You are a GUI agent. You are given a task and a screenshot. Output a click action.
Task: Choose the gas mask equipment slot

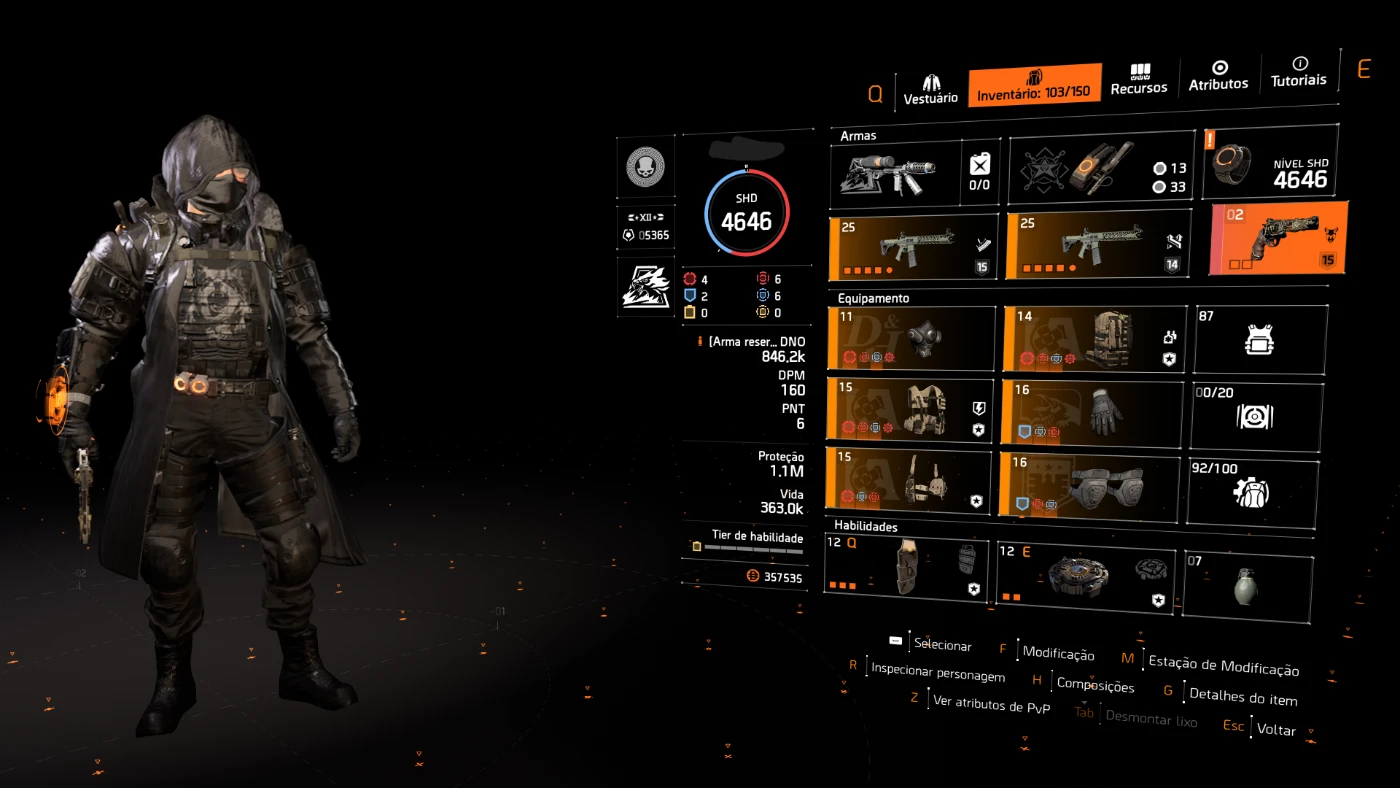pos(912,339)
